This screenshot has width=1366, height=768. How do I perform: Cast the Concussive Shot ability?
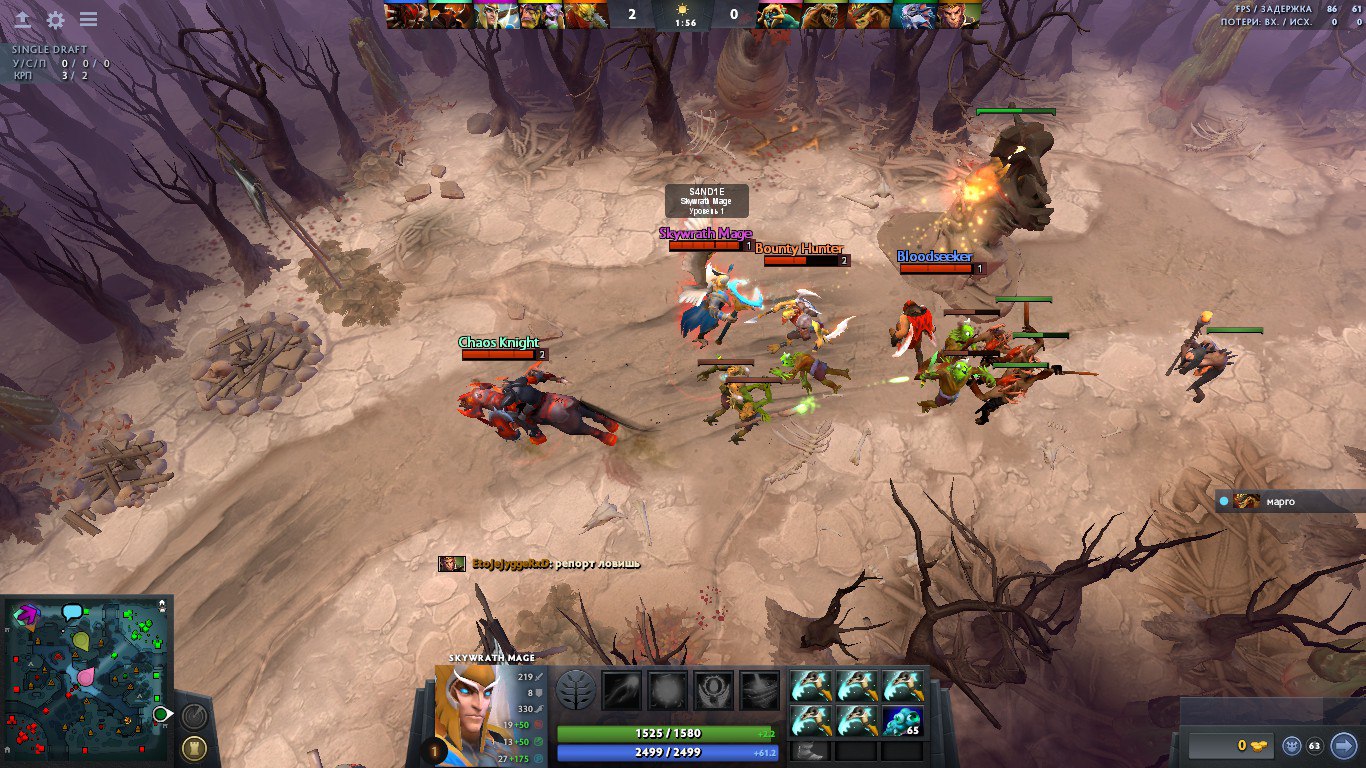coord(668,690)
